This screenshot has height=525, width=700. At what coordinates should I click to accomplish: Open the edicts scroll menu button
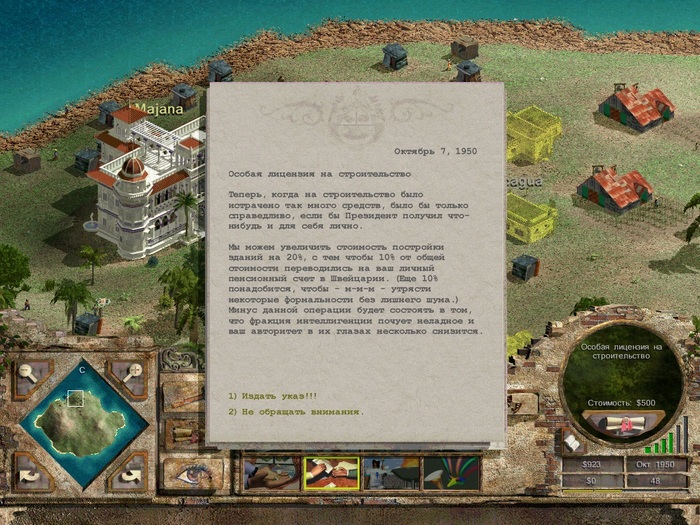point(183,434)
